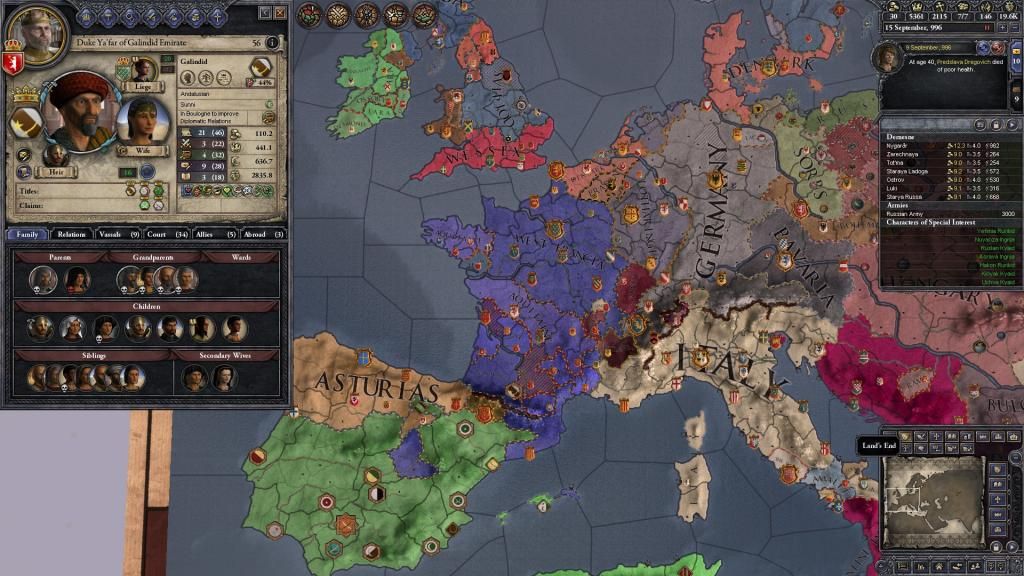Show the Court tab
1024x576 pixels.
click(166, 234)
